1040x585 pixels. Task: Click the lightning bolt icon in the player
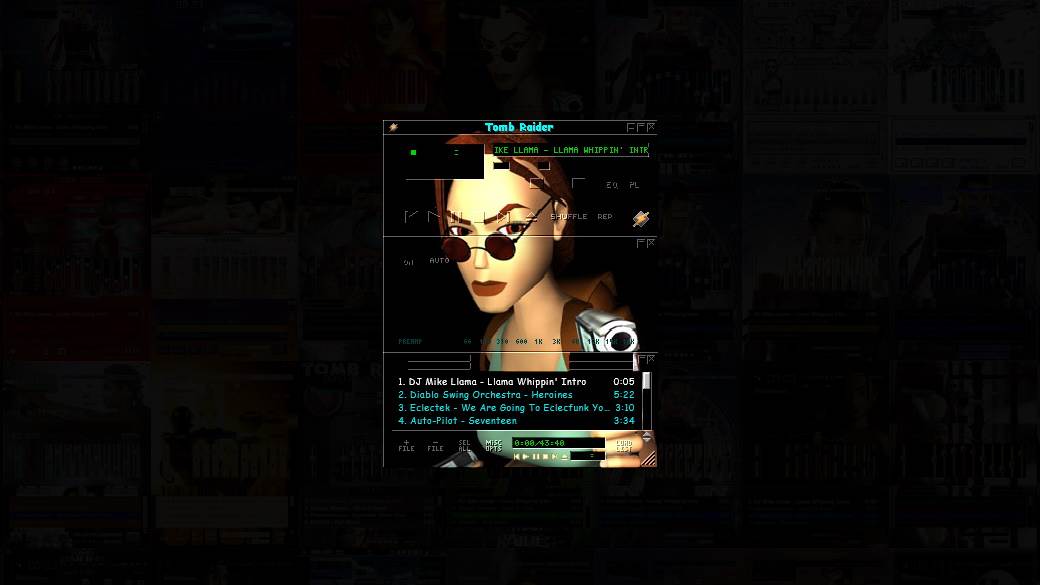(x=640, y=218)
